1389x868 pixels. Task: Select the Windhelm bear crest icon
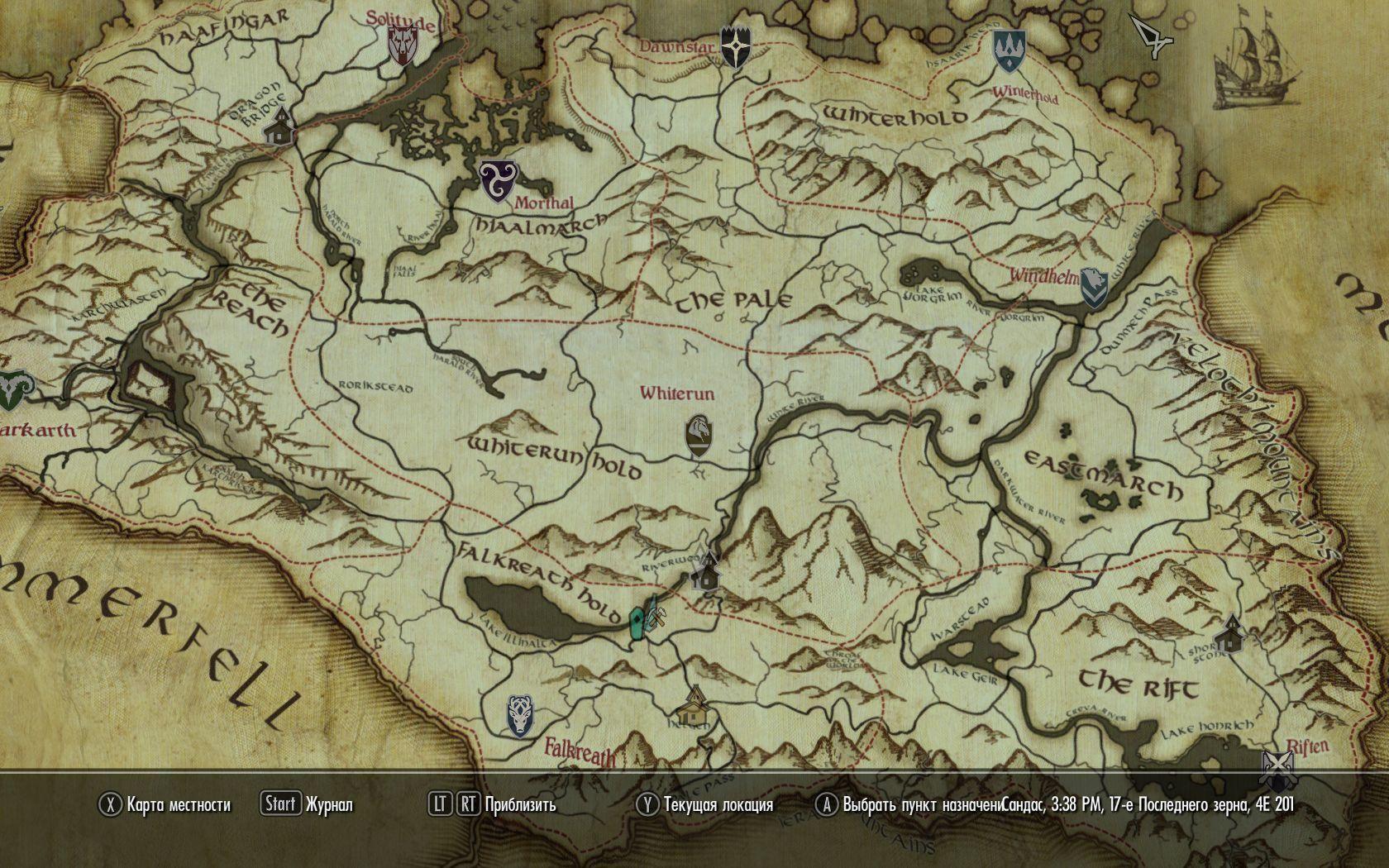pos(1093,288)
